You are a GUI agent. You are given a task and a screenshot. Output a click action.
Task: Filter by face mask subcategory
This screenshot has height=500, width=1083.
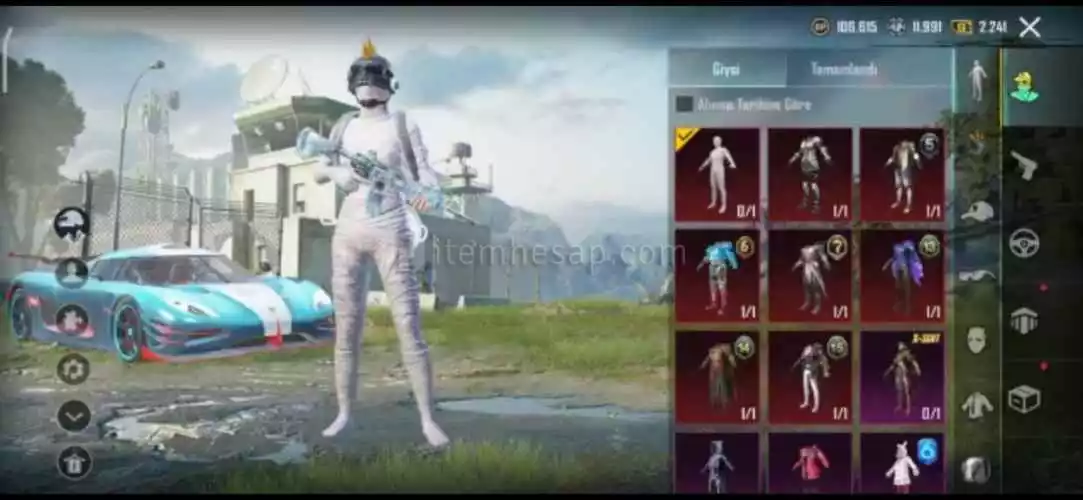[976, 339]
